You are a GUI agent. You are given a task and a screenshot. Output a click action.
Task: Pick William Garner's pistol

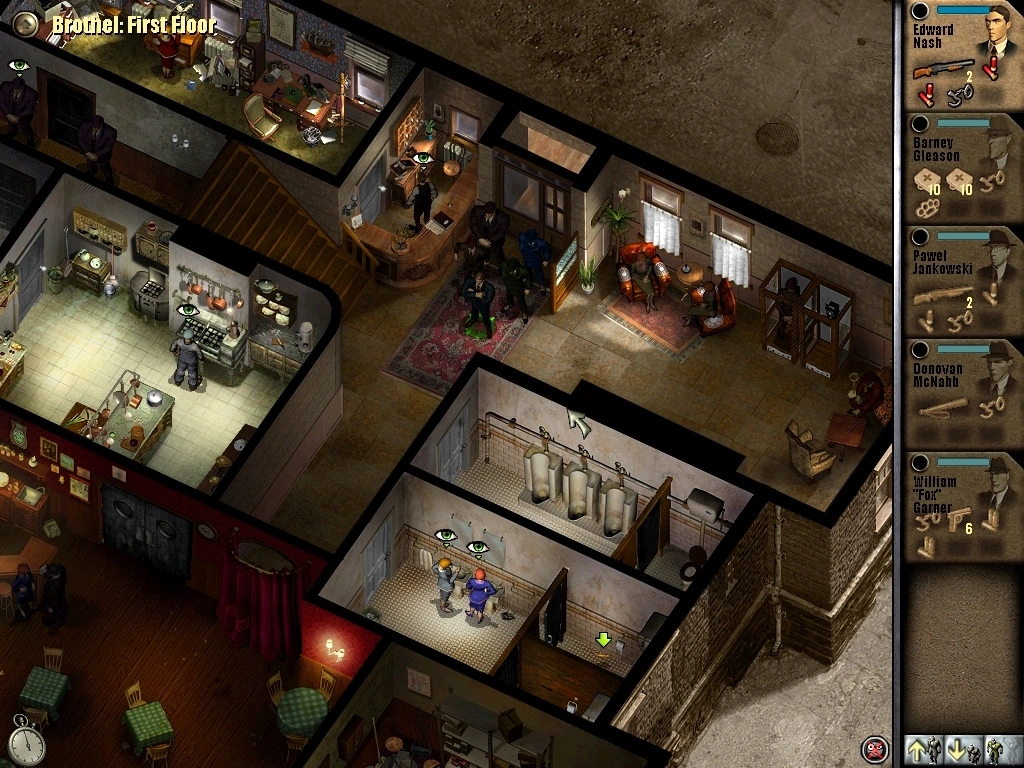coord(958,519)
